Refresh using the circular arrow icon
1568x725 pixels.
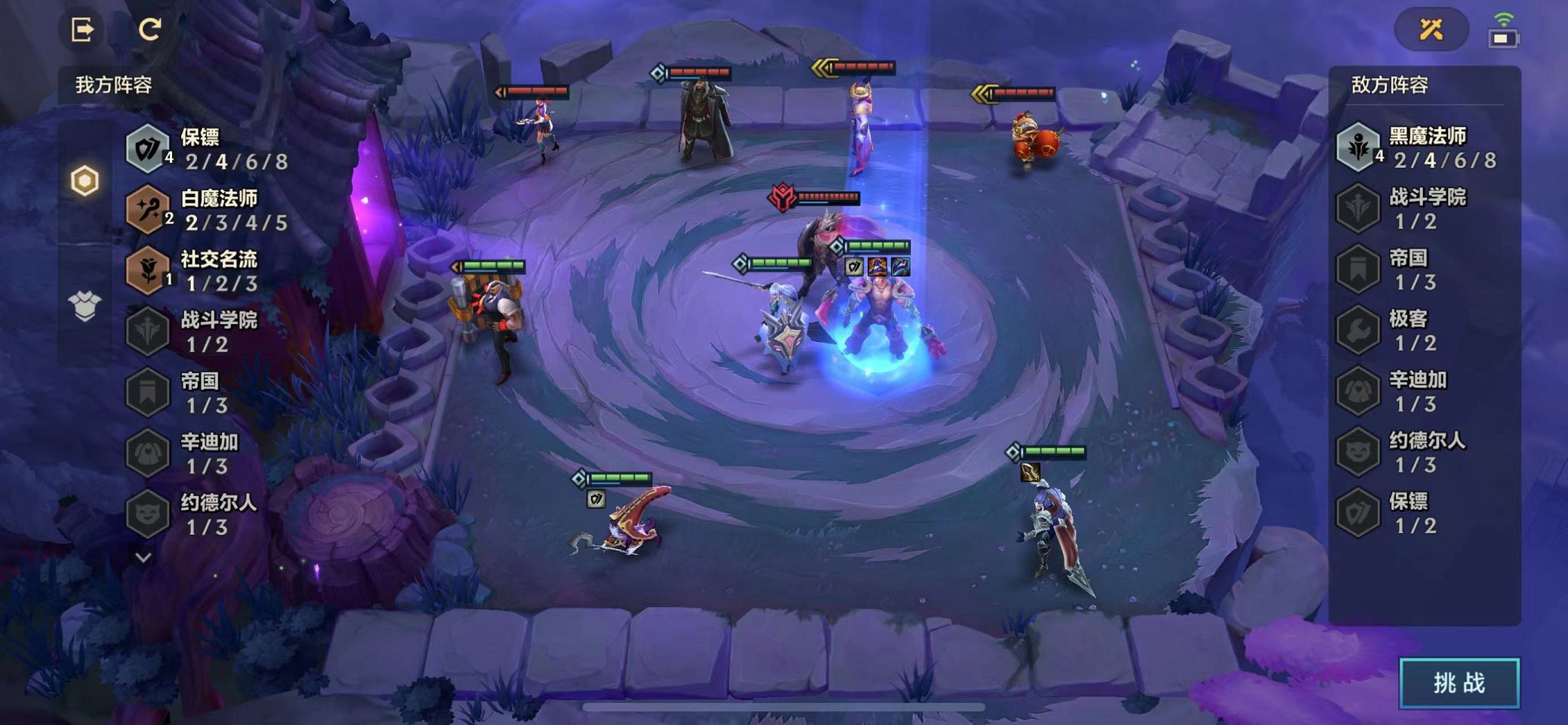point(149,29)
